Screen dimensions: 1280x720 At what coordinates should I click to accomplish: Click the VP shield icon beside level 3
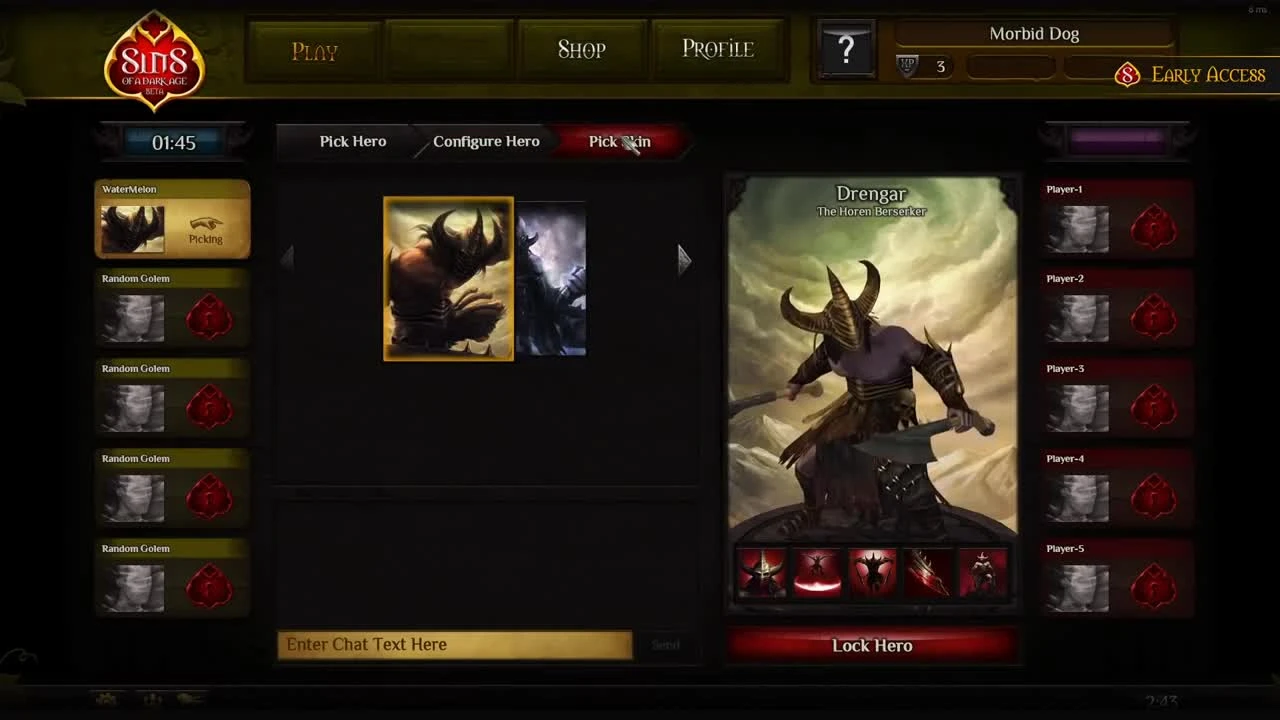pos(906,66)
